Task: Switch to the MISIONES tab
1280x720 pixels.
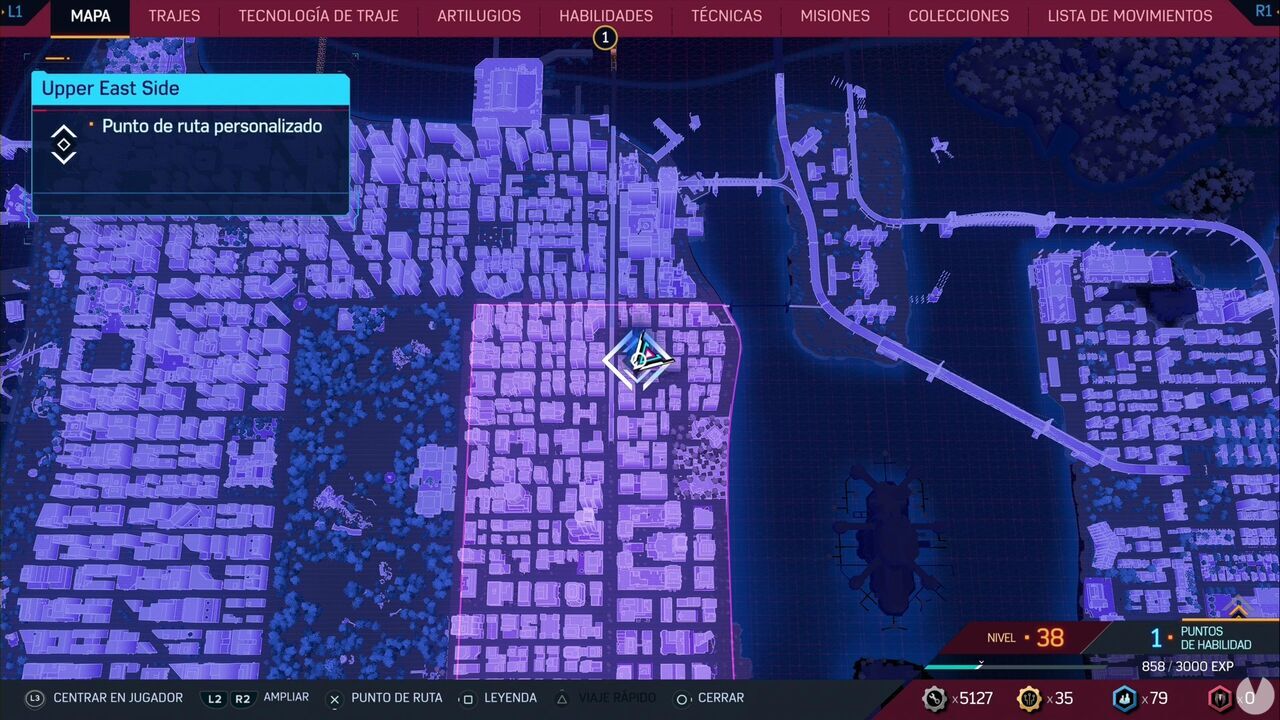Action: point(834,16)
